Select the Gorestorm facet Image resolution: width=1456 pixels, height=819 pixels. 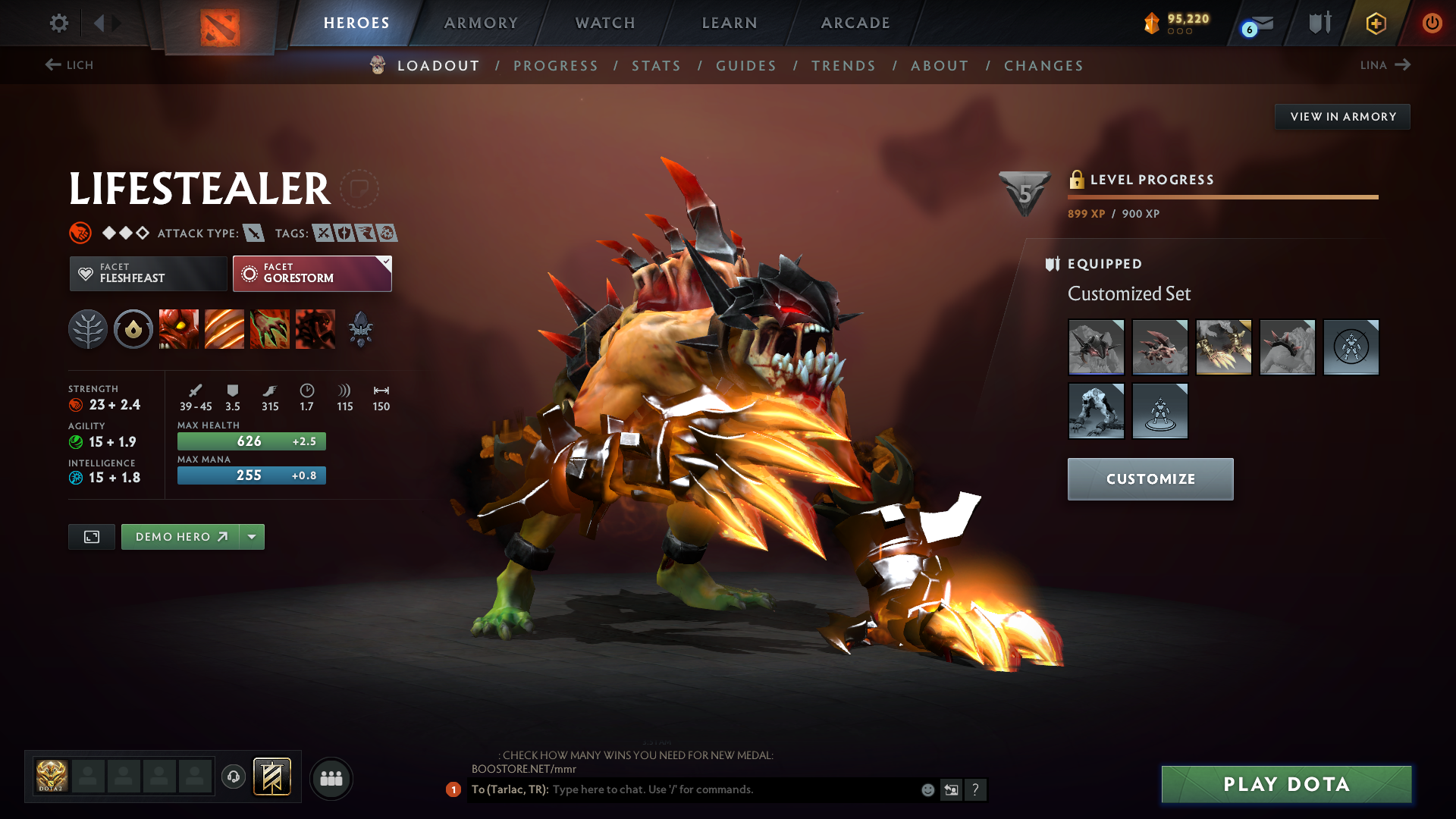(312, 274)
